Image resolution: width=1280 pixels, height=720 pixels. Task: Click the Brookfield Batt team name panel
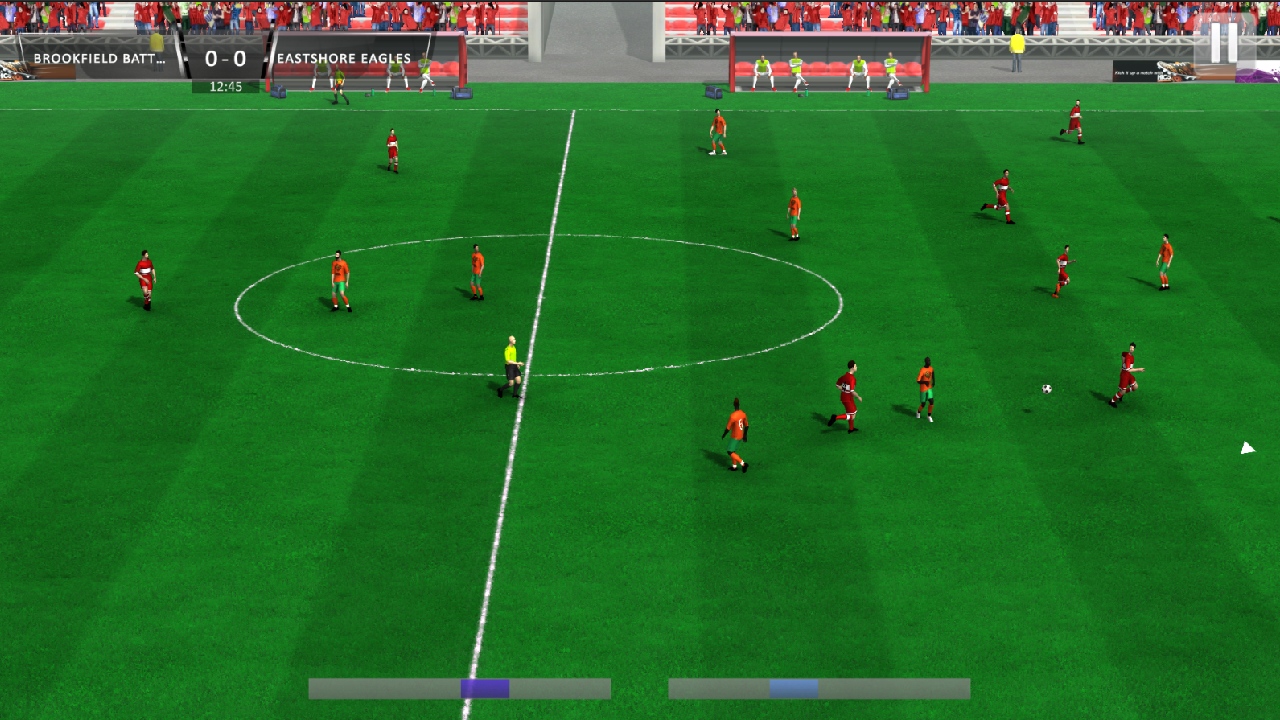tap(100, 57)
